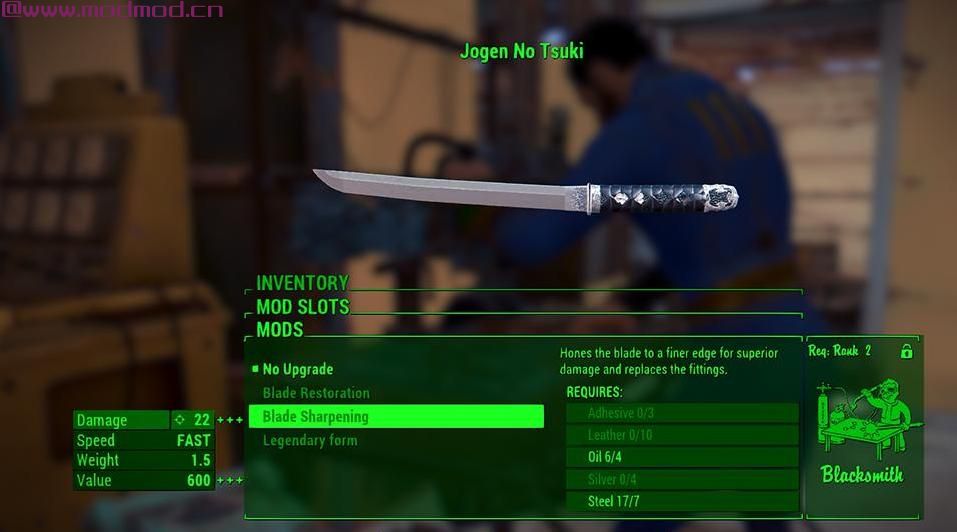Select the Oil 6/4 requirement row
The image size is (957, 532).
click(x=682, y=457)
